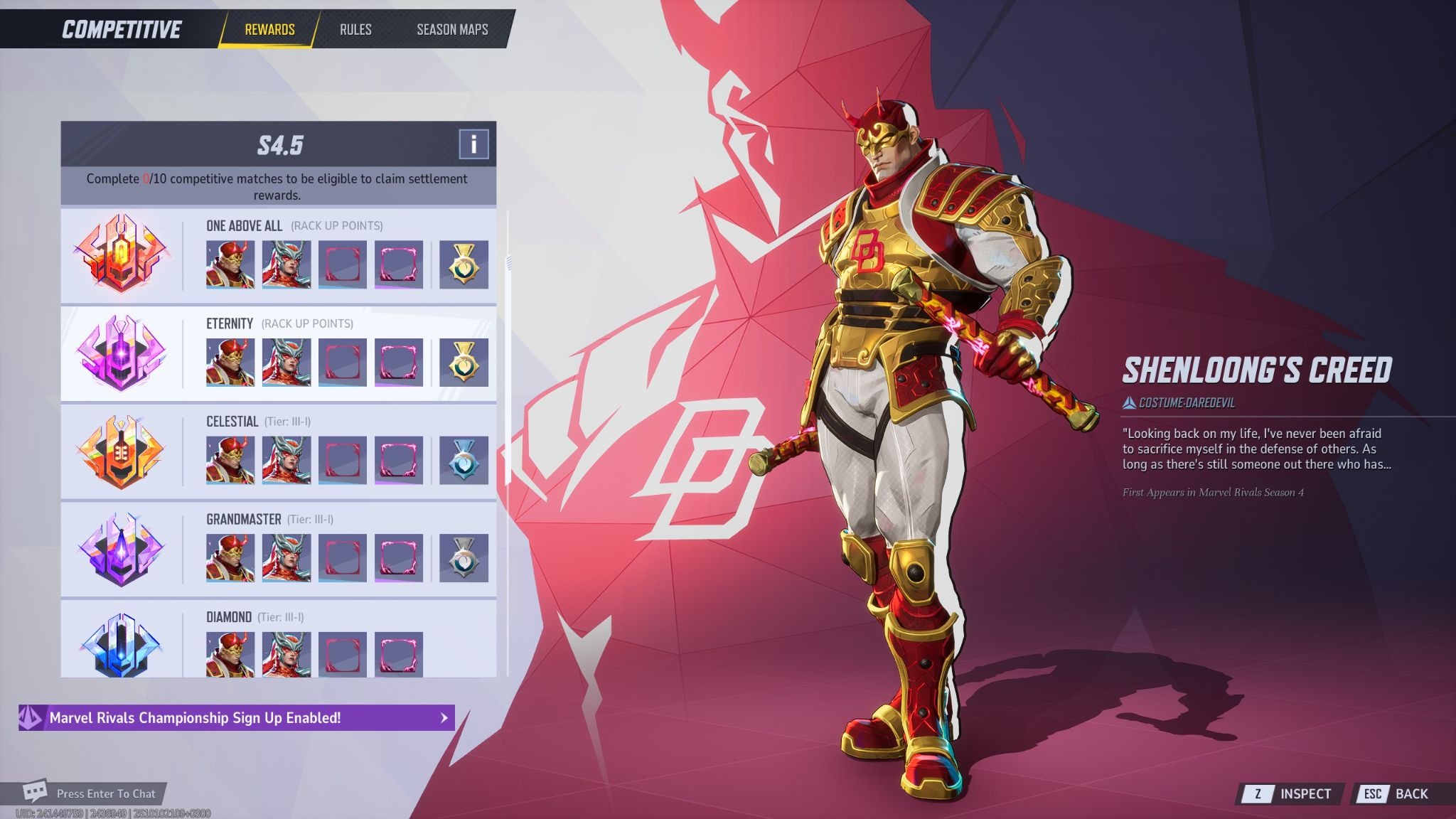Switch to the Season Maps tab
This screenshot has width=1456, height=819.
click(452, 30)
